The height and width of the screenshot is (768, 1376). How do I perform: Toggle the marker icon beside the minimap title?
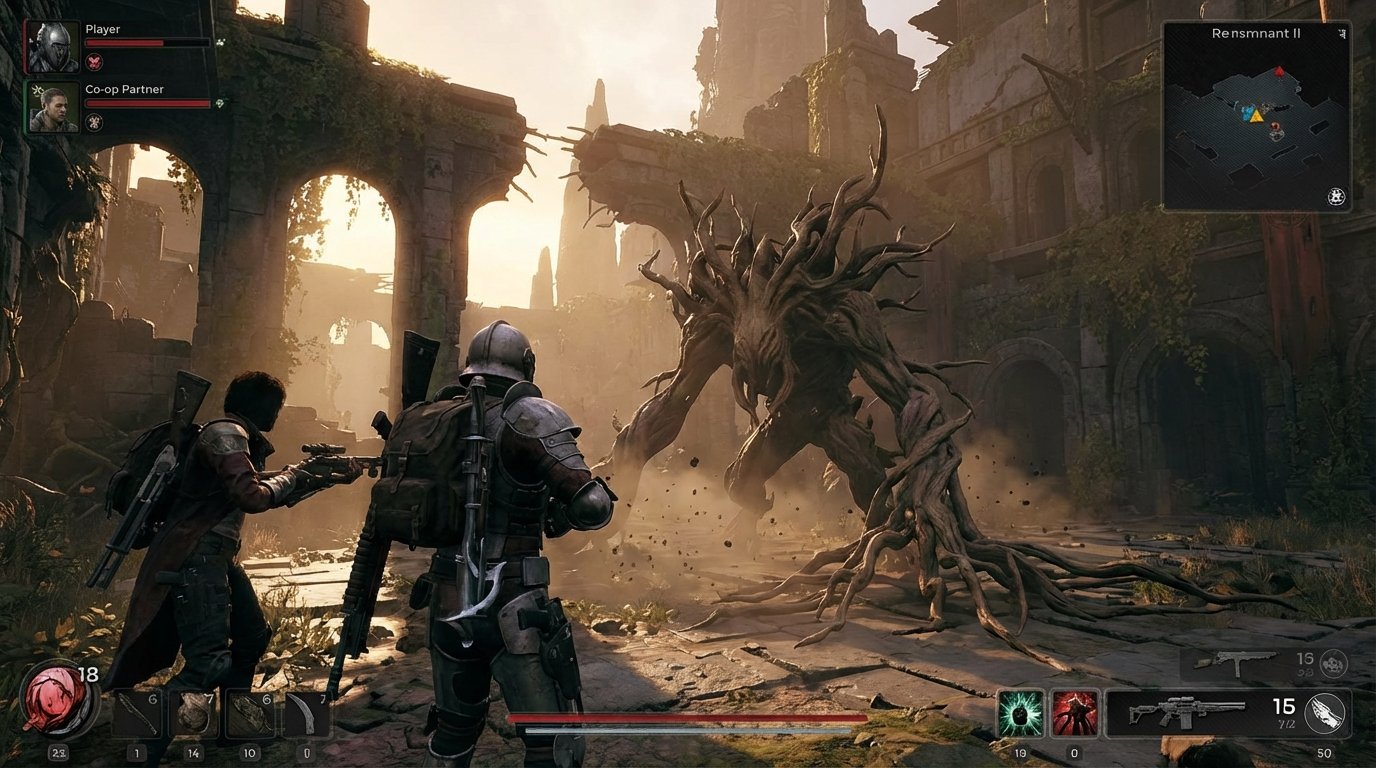tap(1344, 32)
